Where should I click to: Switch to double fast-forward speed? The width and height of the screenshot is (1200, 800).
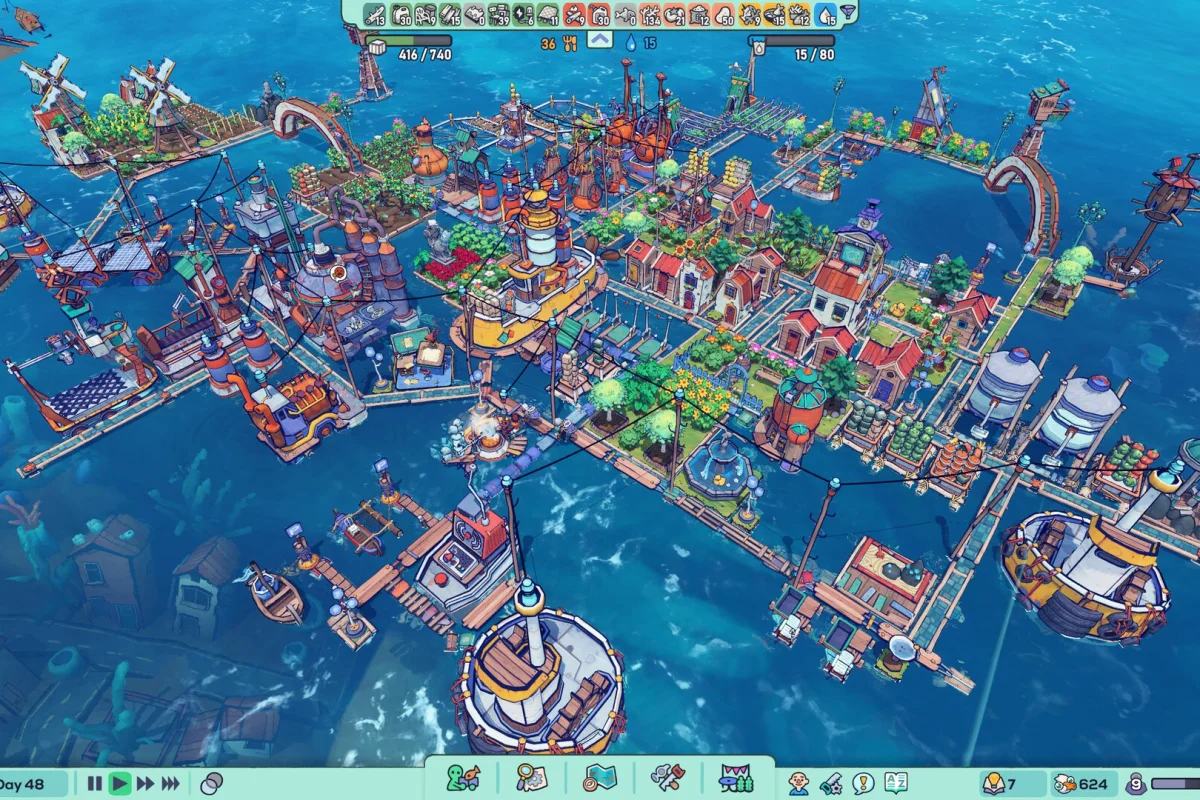146,784
